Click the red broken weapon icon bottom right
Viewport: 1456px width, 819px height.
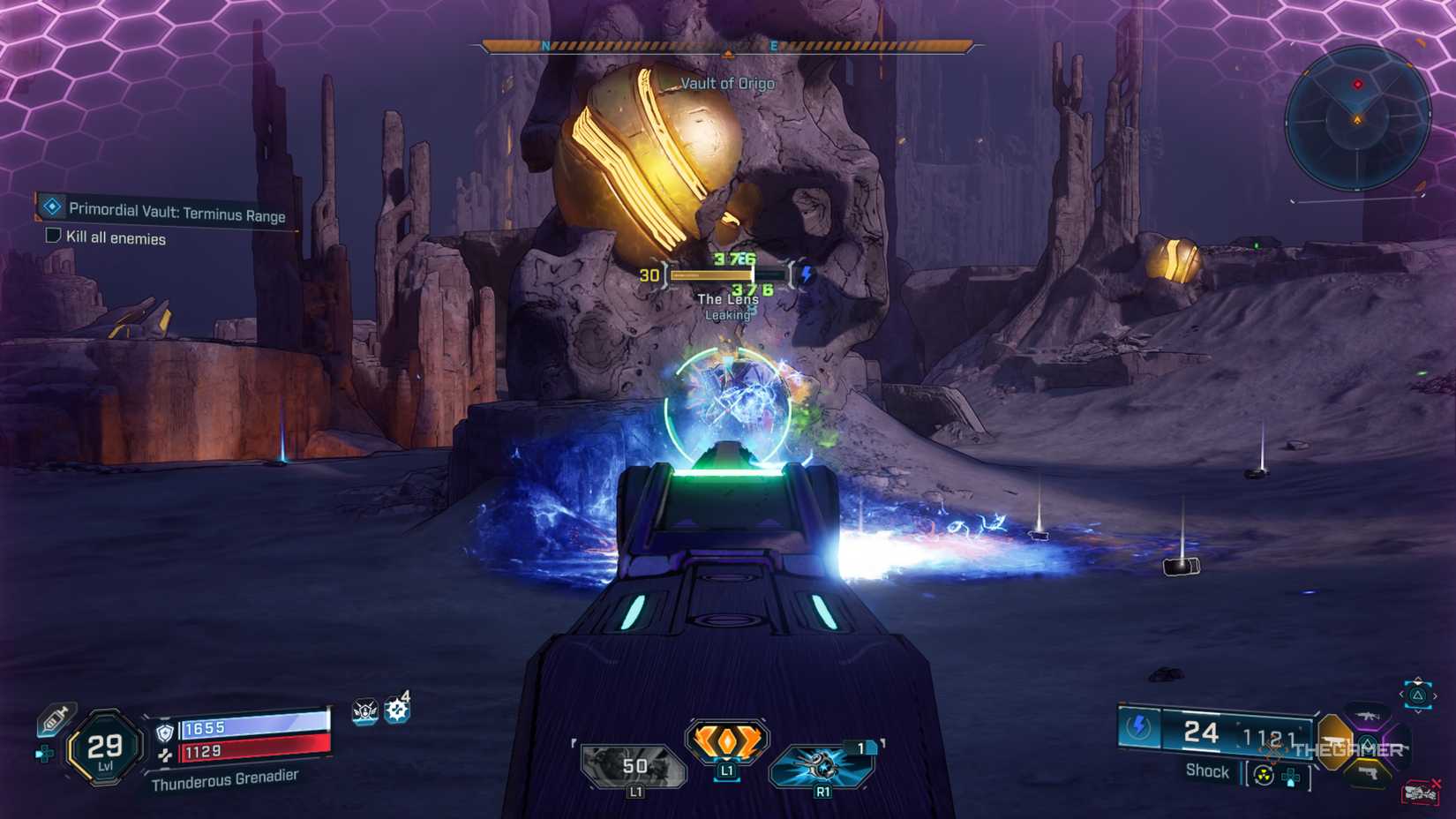pyautogui.click(x=1422, y=791)
